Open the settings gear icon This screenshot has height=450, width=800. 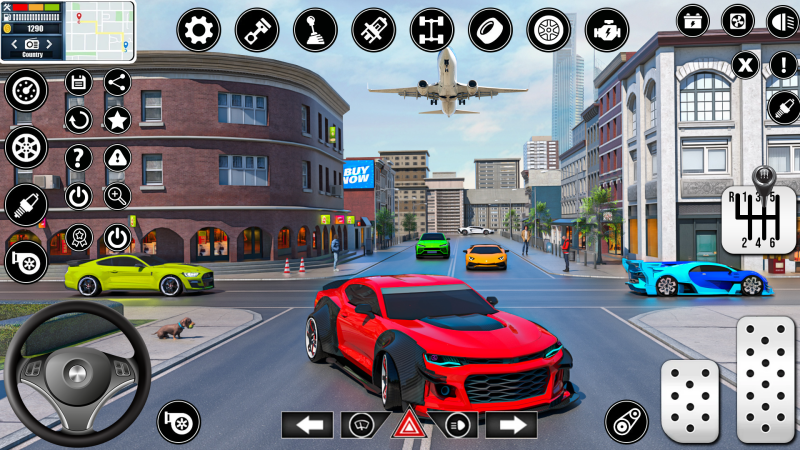[199, 30]
